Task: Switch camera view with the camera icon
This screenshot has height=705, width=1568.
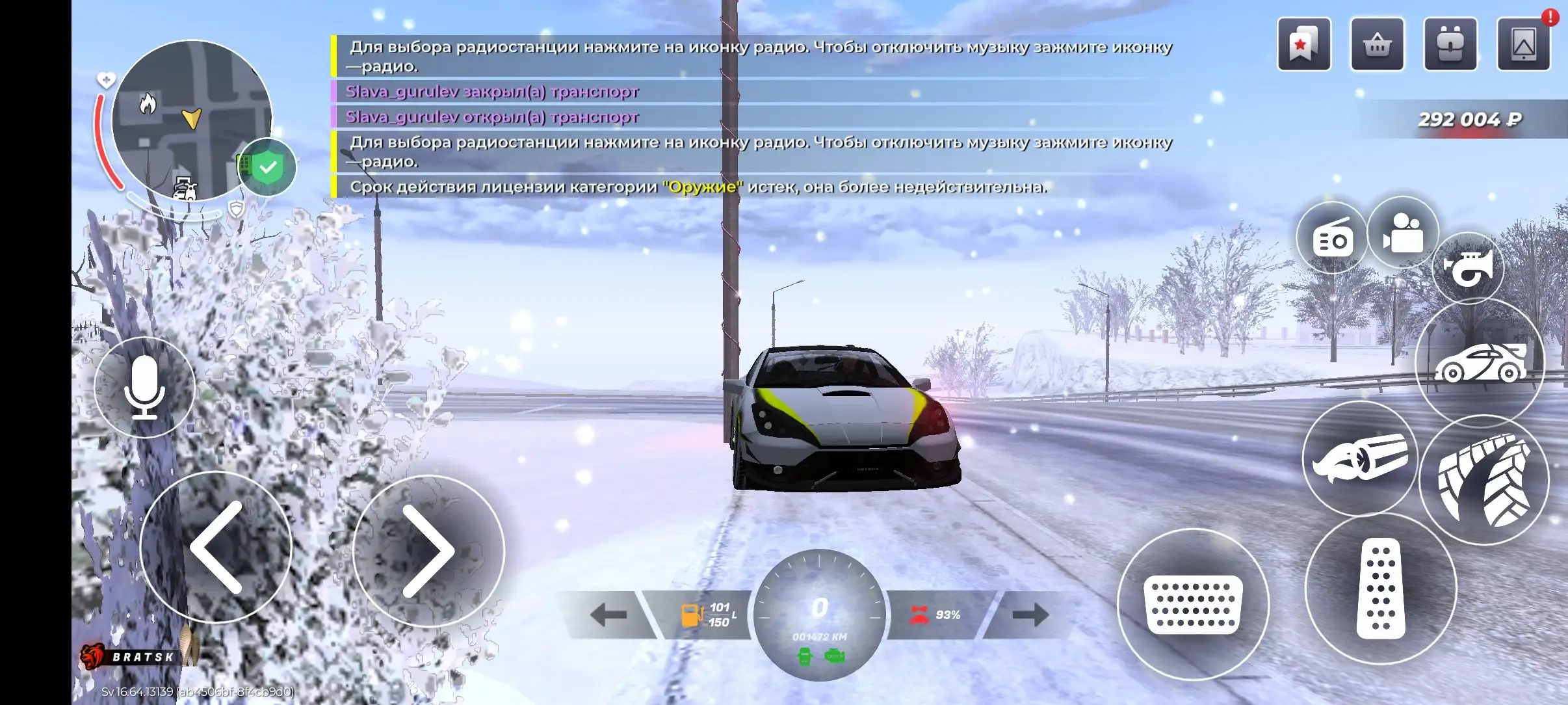Action: click(1403, 233)
